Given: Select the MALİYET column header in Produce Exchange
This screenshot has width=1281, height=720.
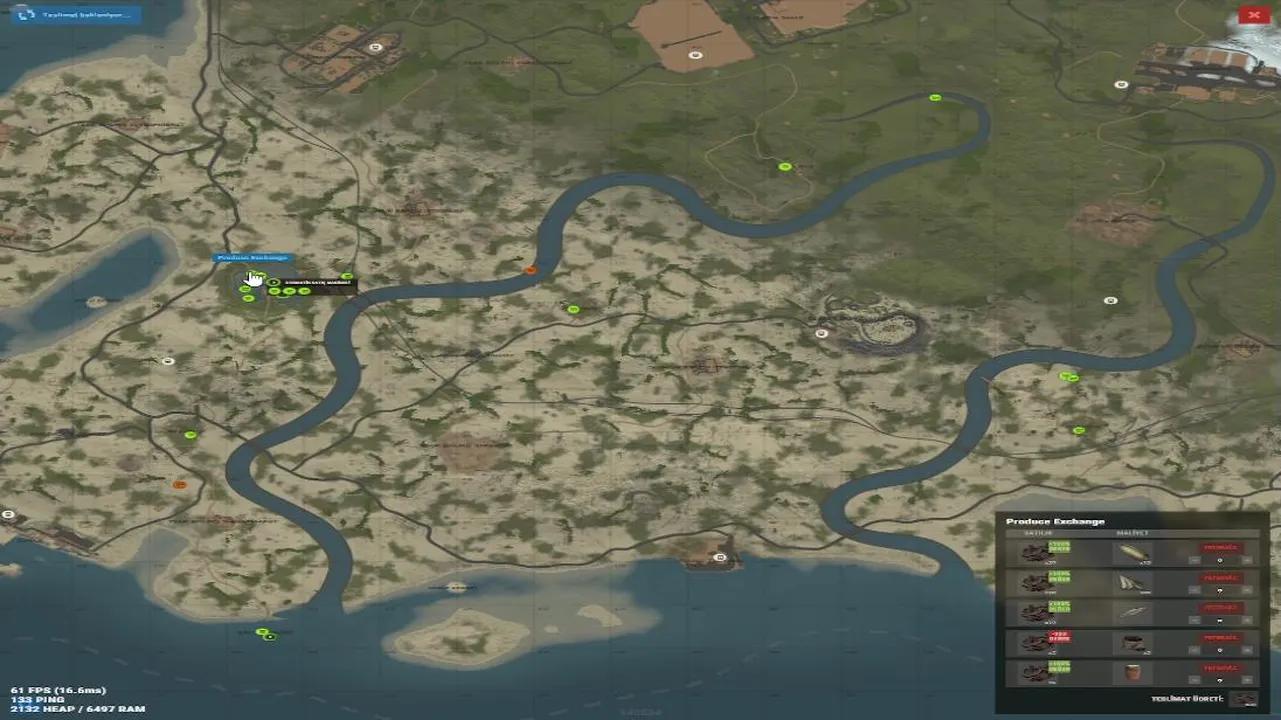Looking at the screenshot, I should (1133, 531).
